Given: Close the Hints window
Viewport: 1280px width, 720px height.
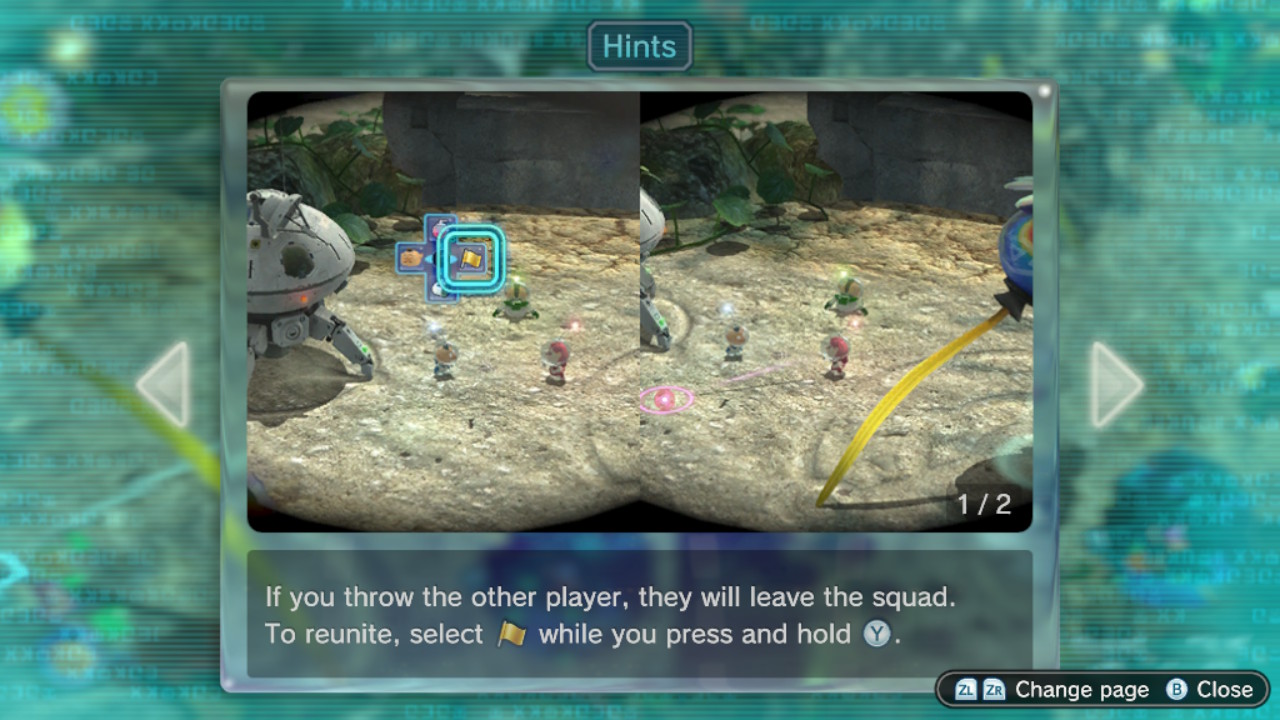Looking at the screenshot, I should click(1210, 689).
